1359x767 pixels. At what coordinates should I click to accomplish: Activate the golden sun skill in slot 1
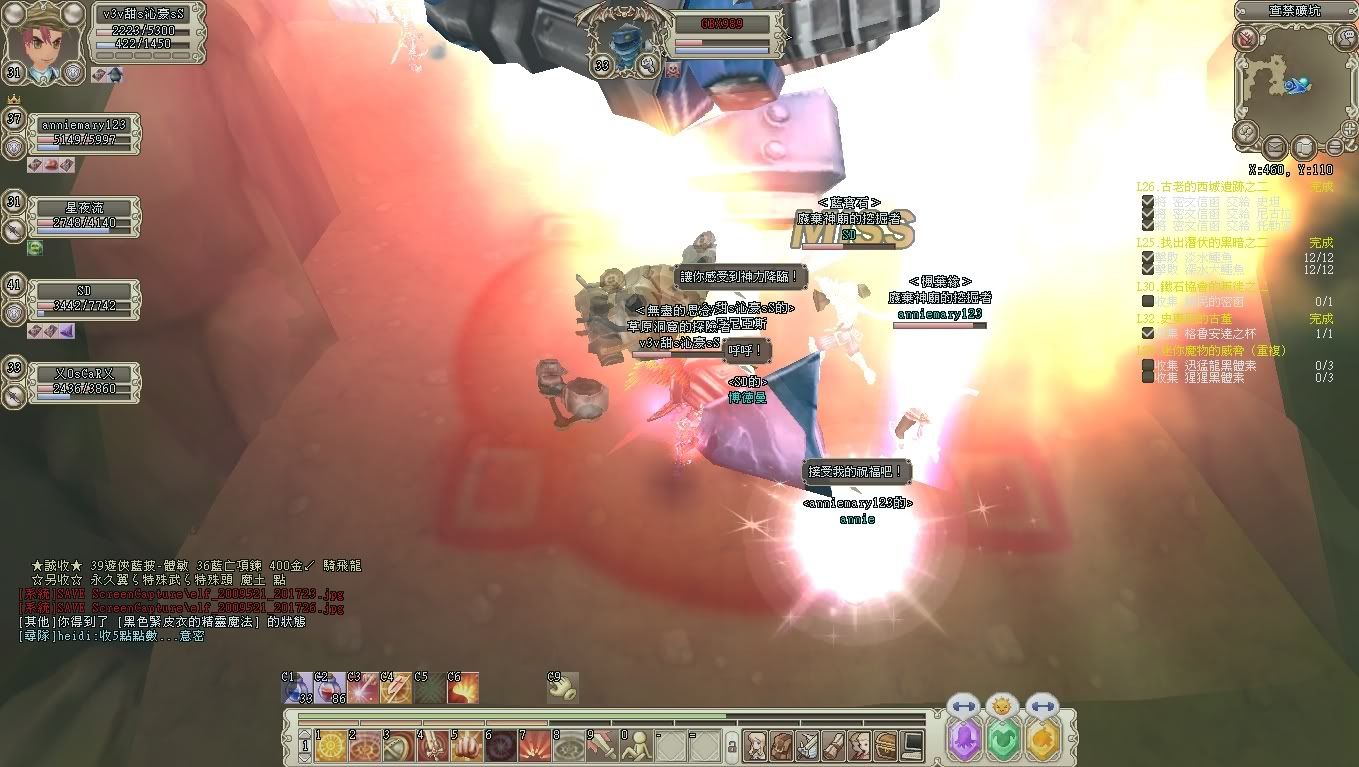coord(331,746)
